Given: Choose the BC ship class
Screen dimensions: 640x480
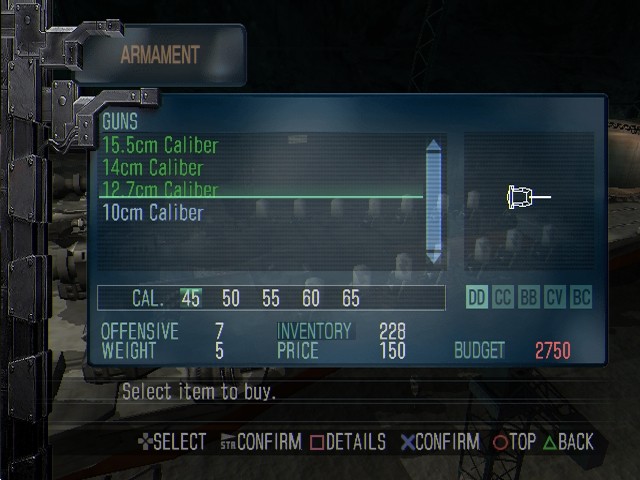Looking at the screenshot, I should click(x=581, y=298).
